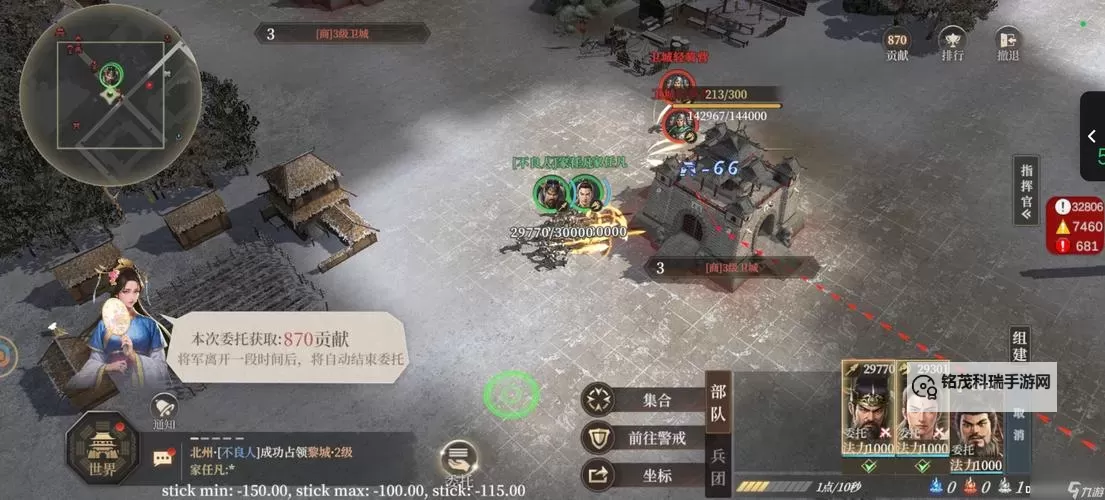1105x500 pixels.
Task: Open the 排行 ranking trophy icon
Action: pos(952,42)
